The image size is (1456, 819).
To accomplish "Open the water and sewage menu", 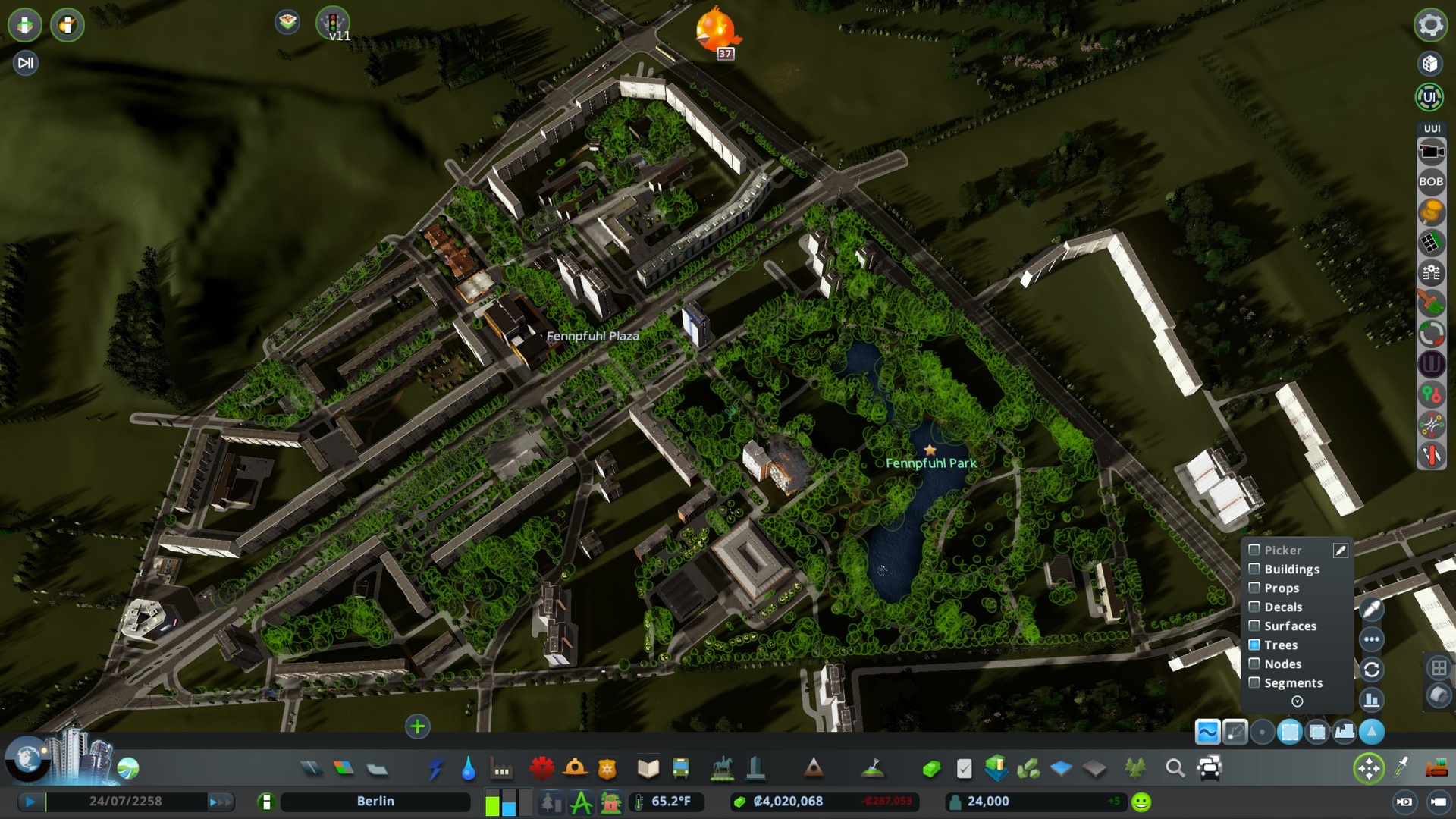I will tap(469, 768).
